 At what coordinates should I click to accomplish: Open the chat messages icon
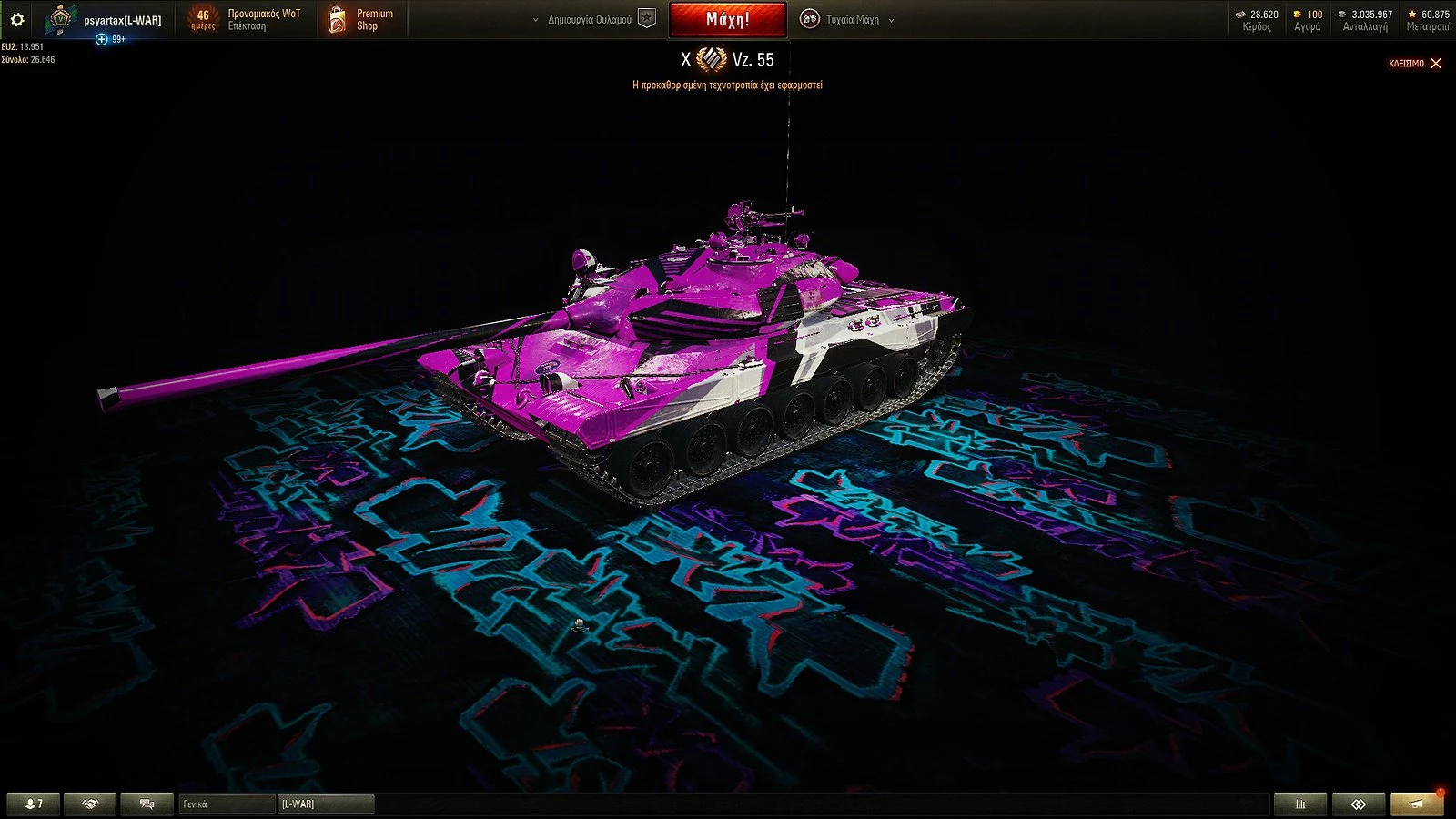click(x=146, y=803)
